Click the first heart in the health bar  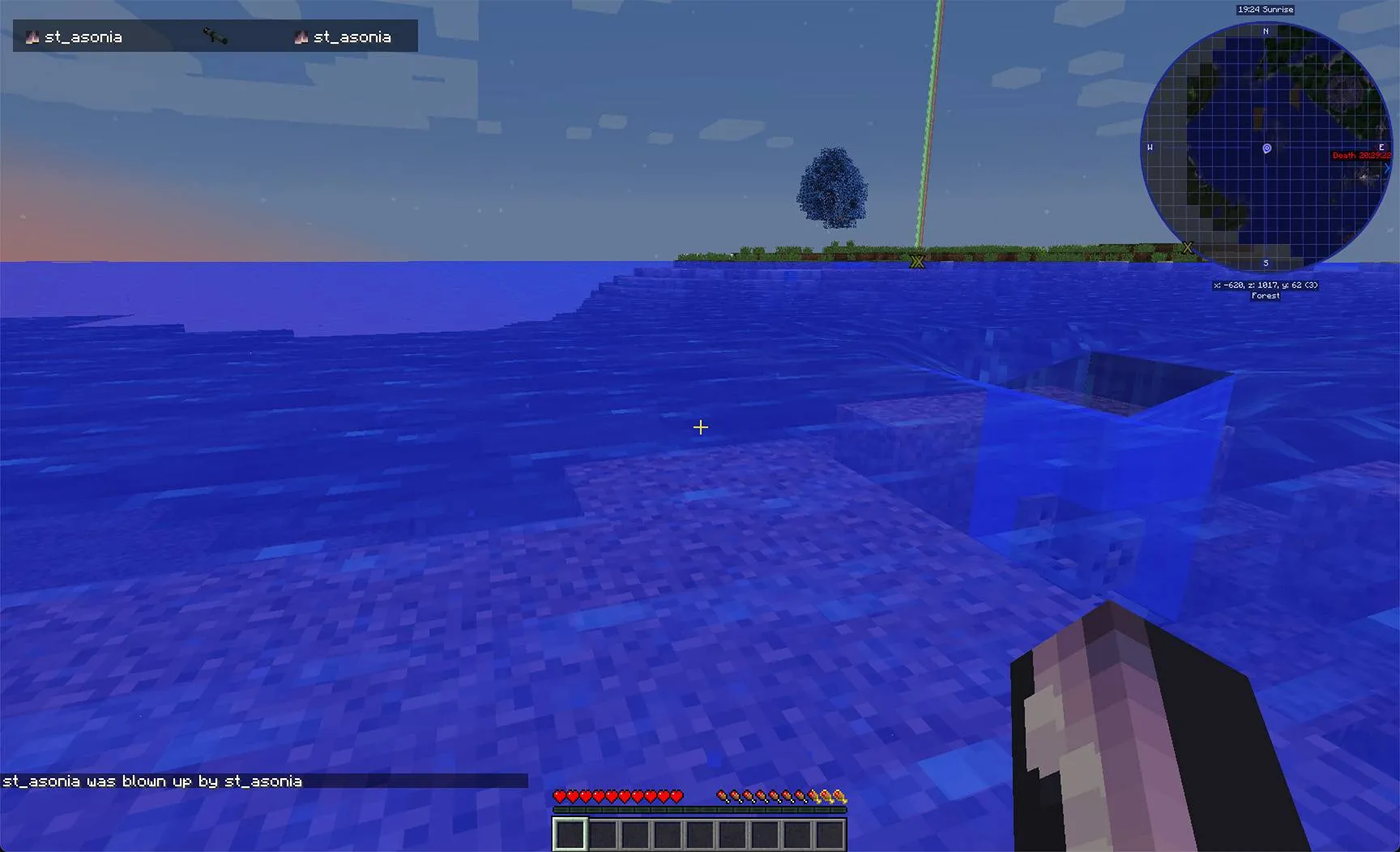pyautogui.click(x=560, y=796)
